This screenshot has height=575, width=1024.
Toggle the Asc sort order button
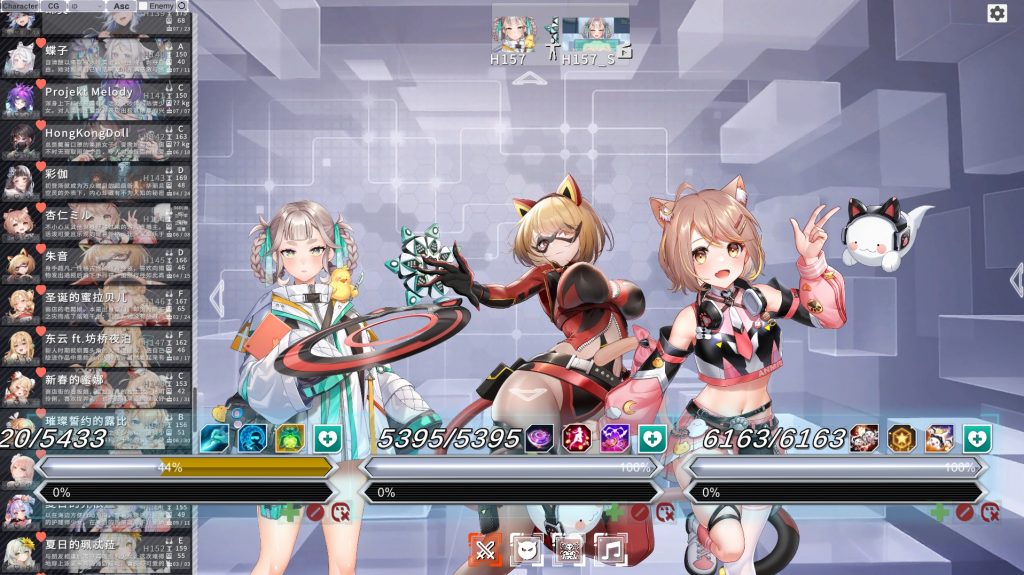coord(121,6)
